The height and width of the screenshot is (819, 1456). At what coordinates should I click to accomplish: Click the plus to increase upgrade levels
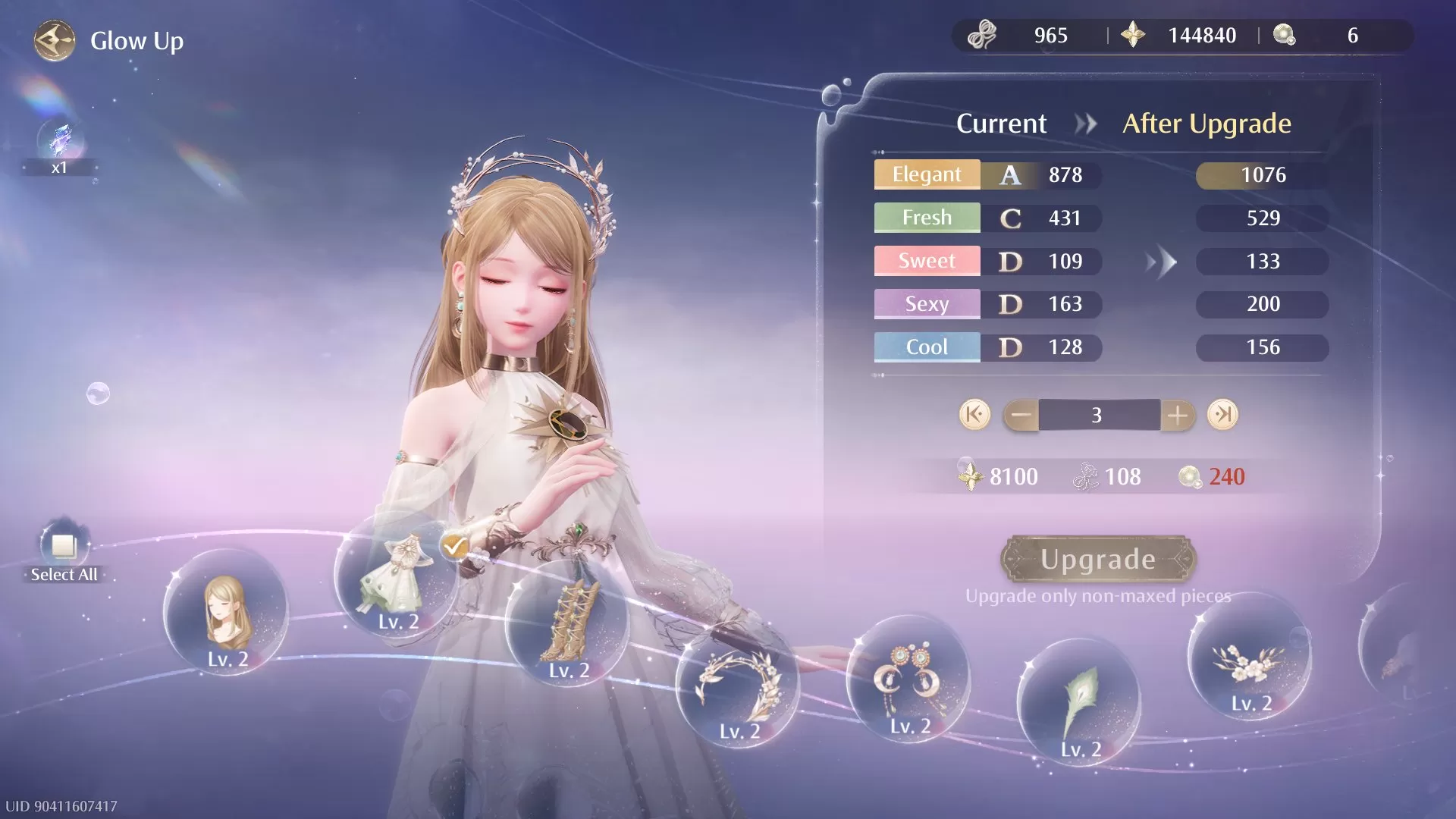[x=1178, y=415]
